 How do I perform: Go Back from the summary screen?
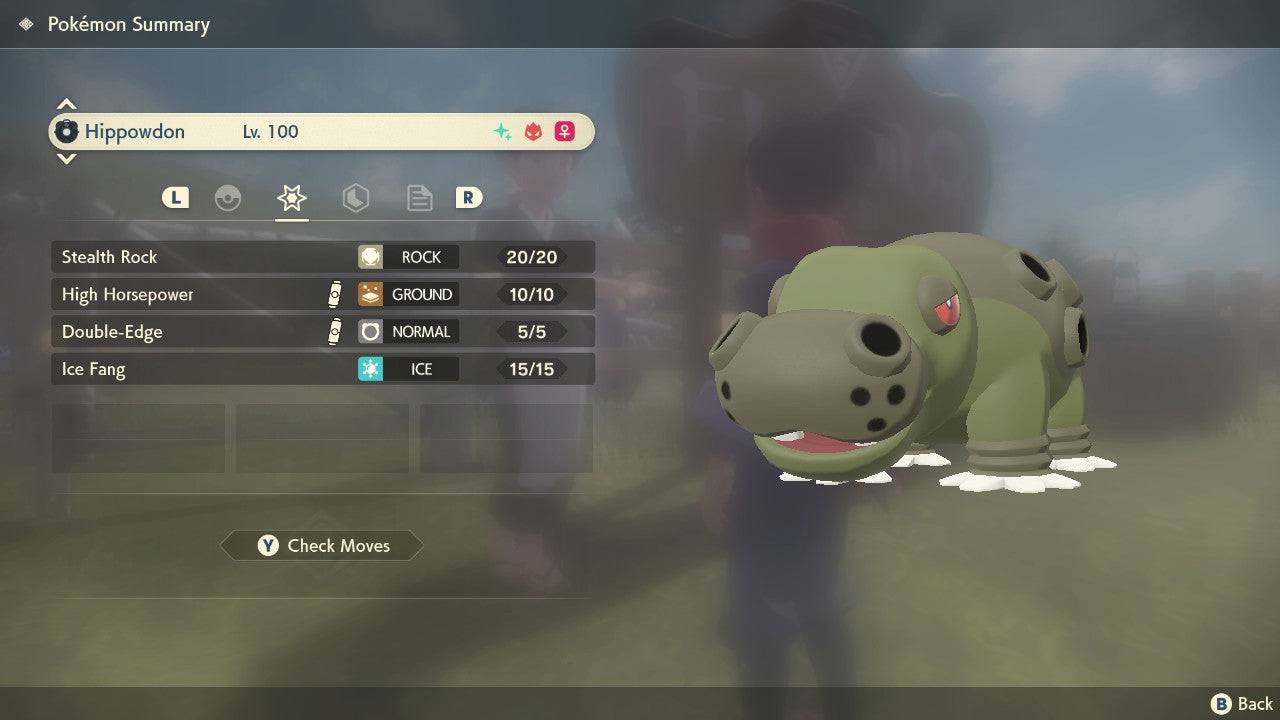pyautogui.click(x=1242, y=704)
